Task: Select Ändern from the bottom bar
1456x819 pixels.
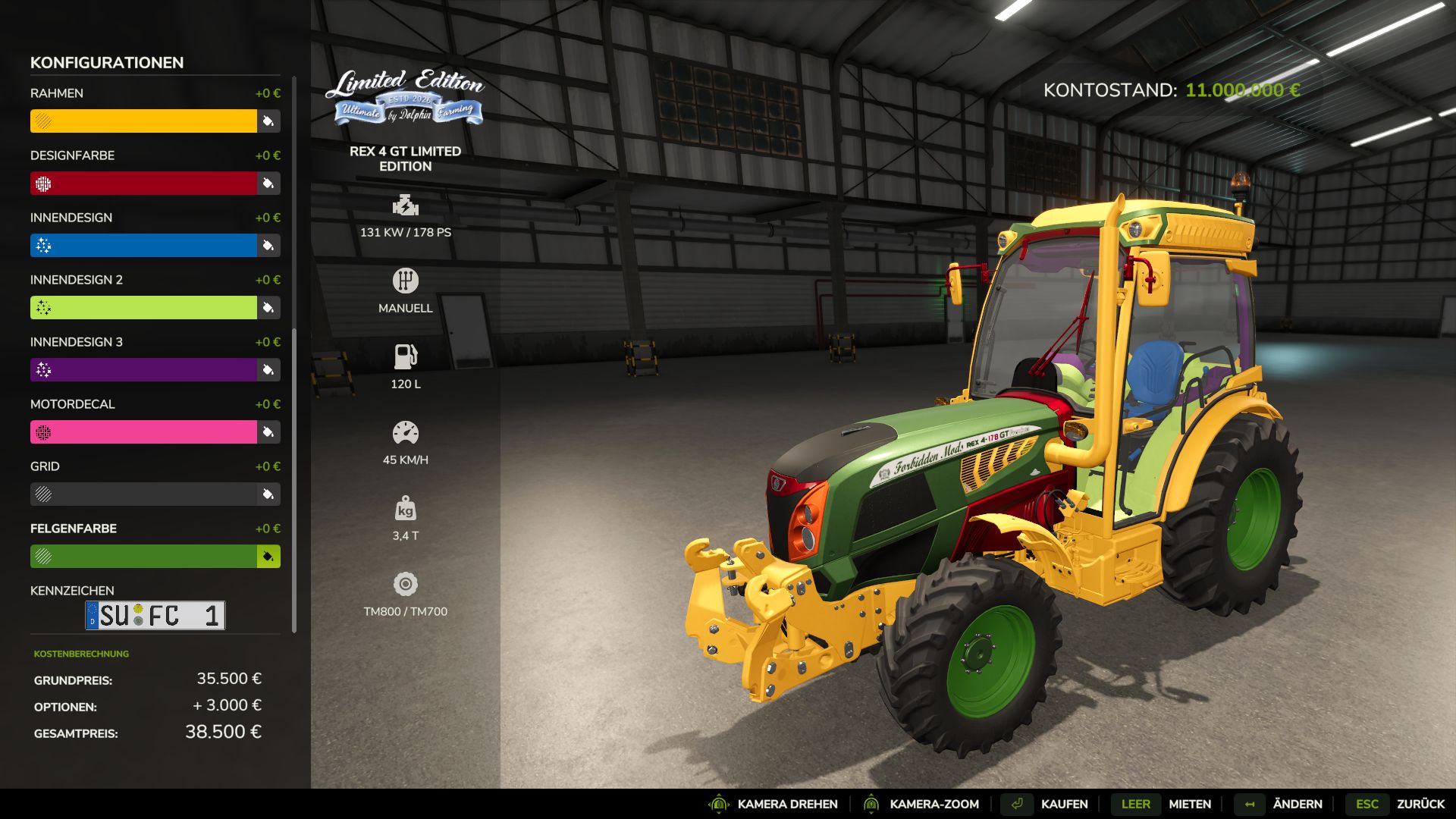Action: point(1298,804)
